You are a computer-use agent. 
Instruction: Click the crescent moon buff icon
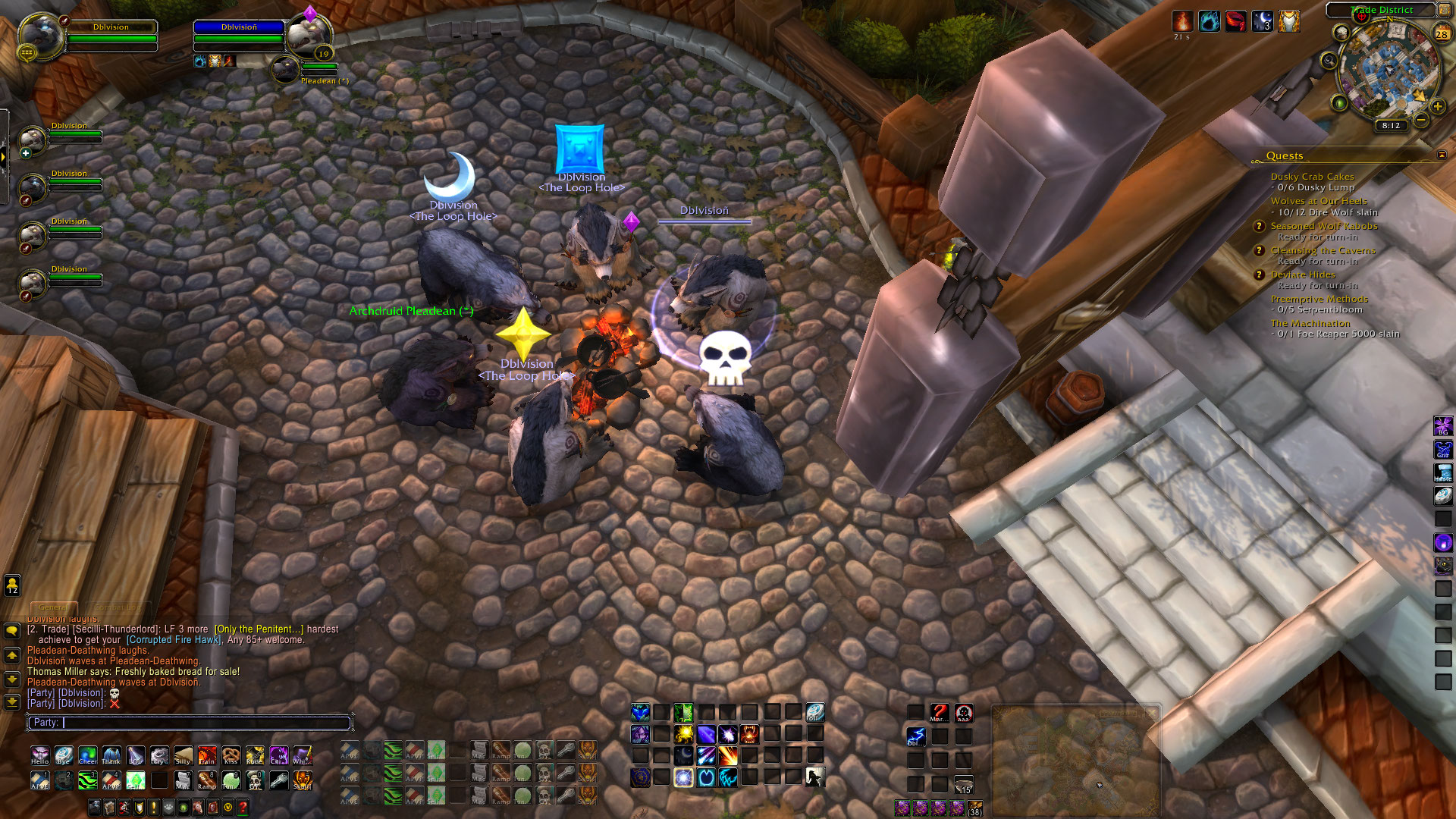(x=1262, y=21)
